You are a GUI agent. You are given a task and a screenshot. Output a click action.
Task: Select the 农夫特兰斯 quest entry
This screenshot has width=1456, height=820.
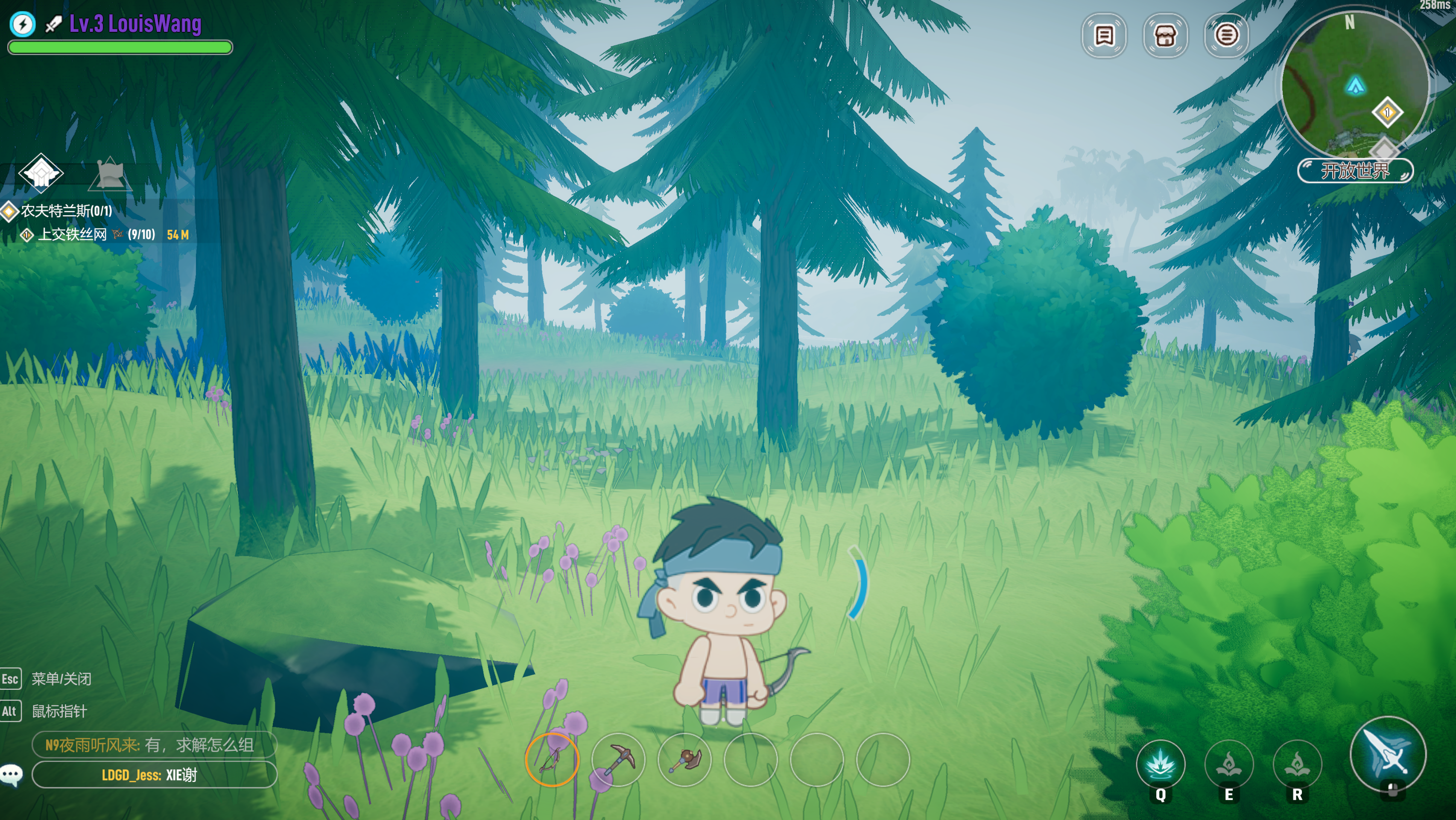click(x=66, y=211)
